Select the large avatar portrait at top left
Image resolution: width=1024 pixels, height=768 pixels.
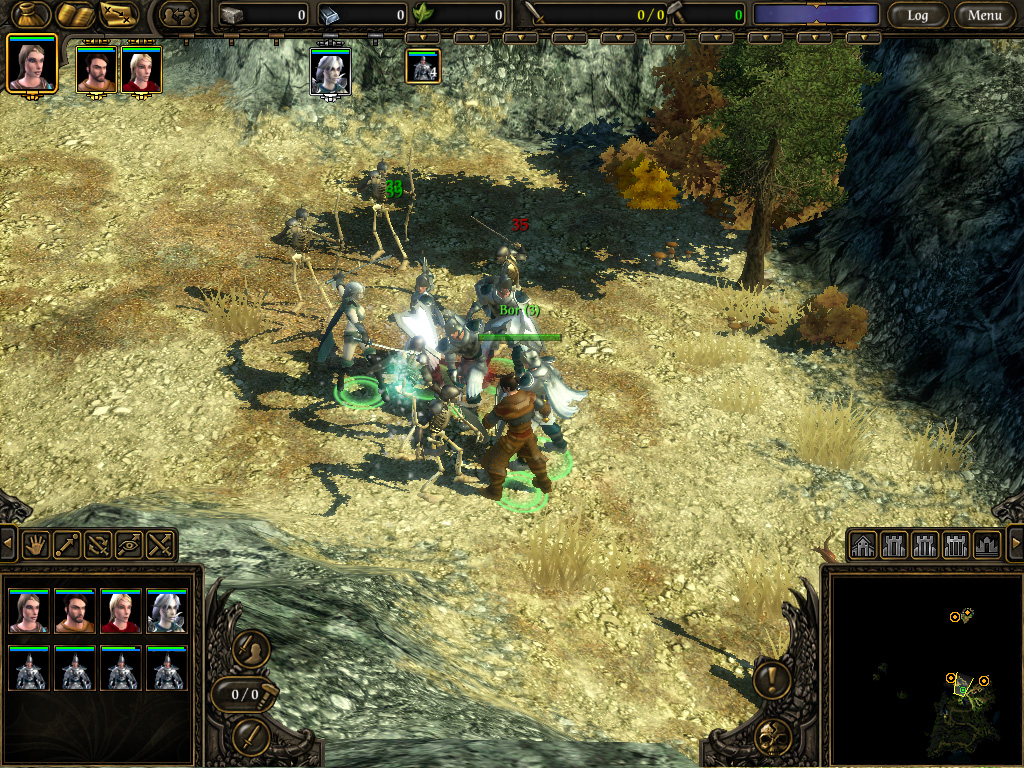pos(31,63)
